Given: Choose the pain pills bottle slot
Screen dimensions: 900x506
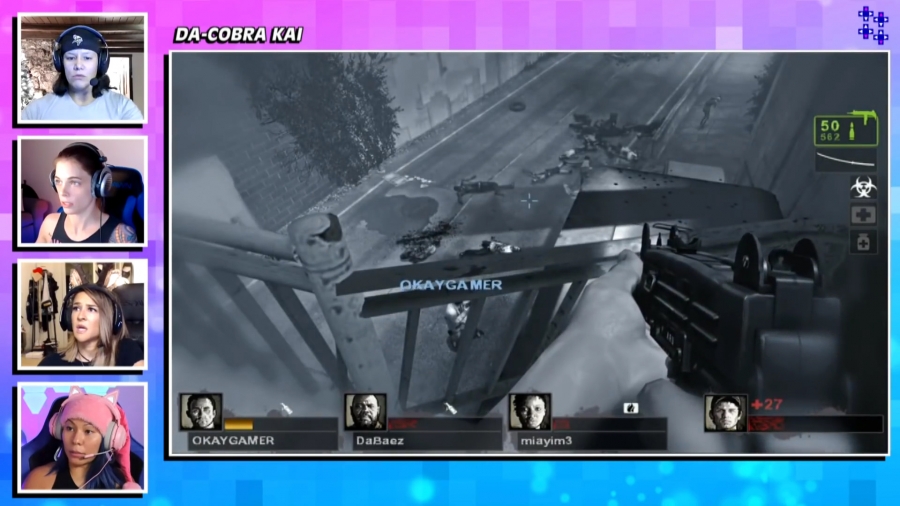Looking at the screenshot, I should tap(863, 242).
